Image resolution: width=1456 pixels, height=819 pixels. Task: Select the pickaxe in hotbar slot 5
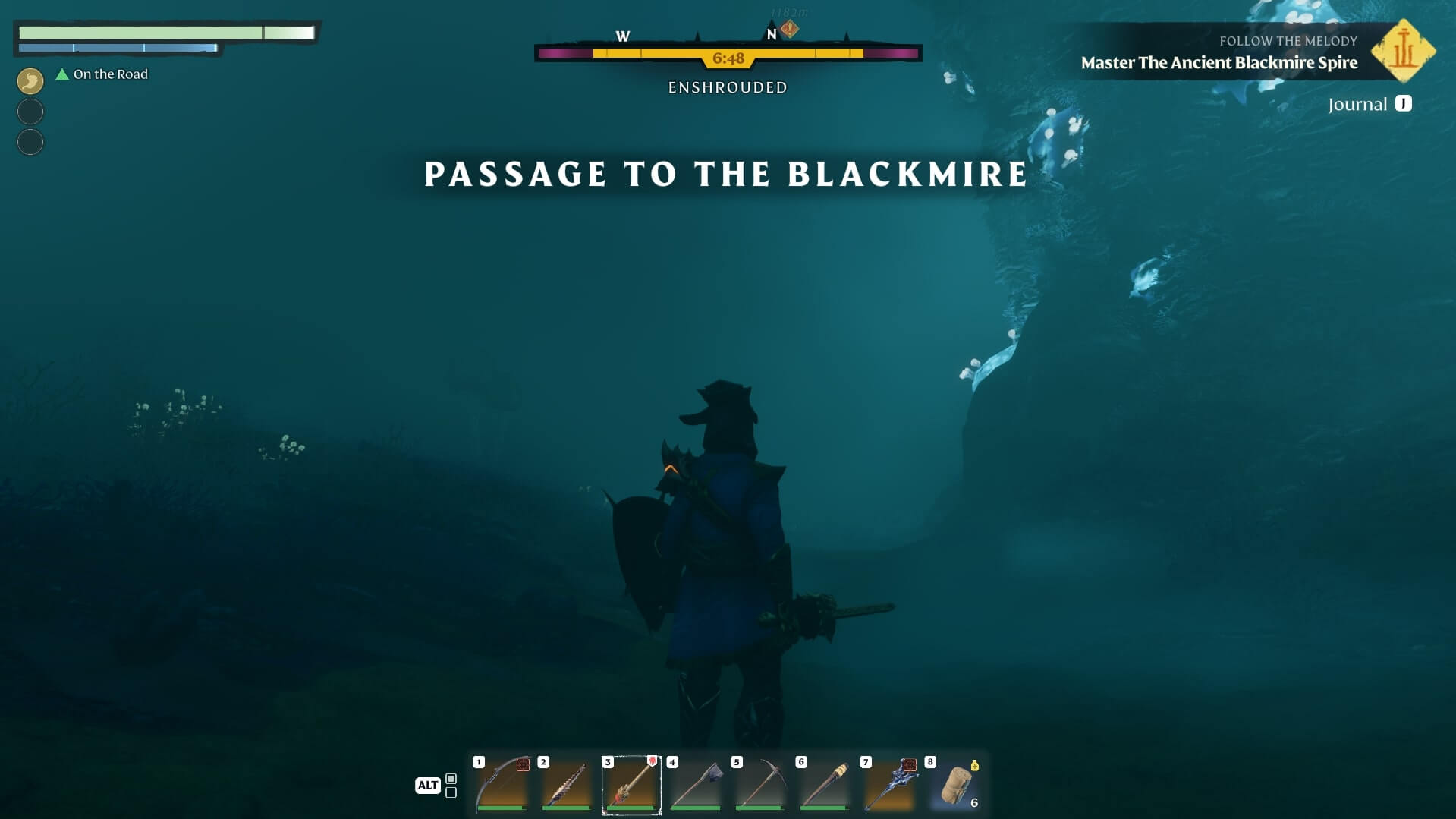pyautogui.click(x=760, y=785)
